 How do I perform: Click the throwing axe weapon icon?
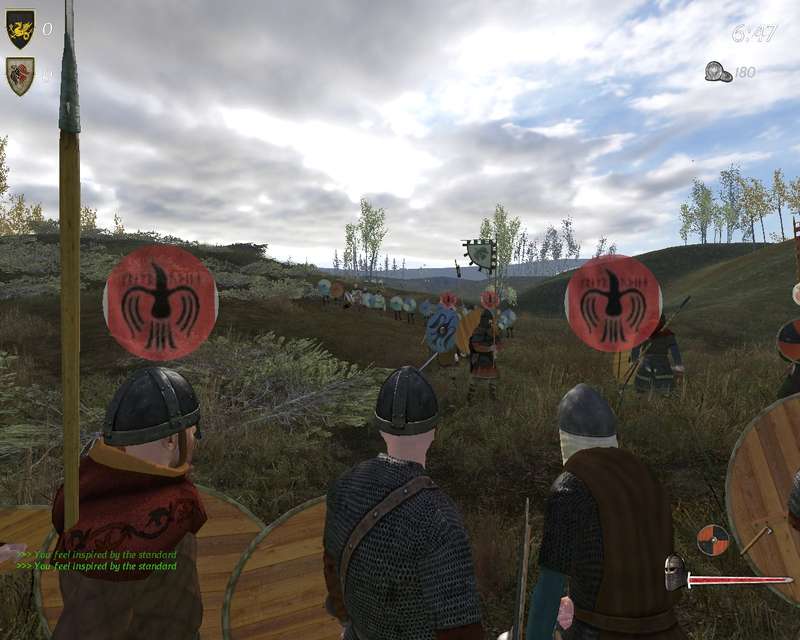pyautogui.click(x=757, y=539)
